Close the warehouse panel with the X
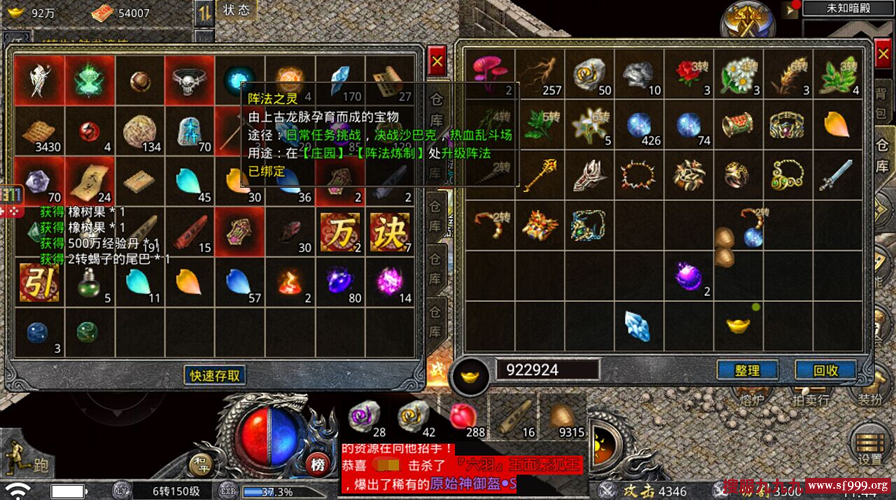The image size is (896, 500). click(x=437, y=63)
